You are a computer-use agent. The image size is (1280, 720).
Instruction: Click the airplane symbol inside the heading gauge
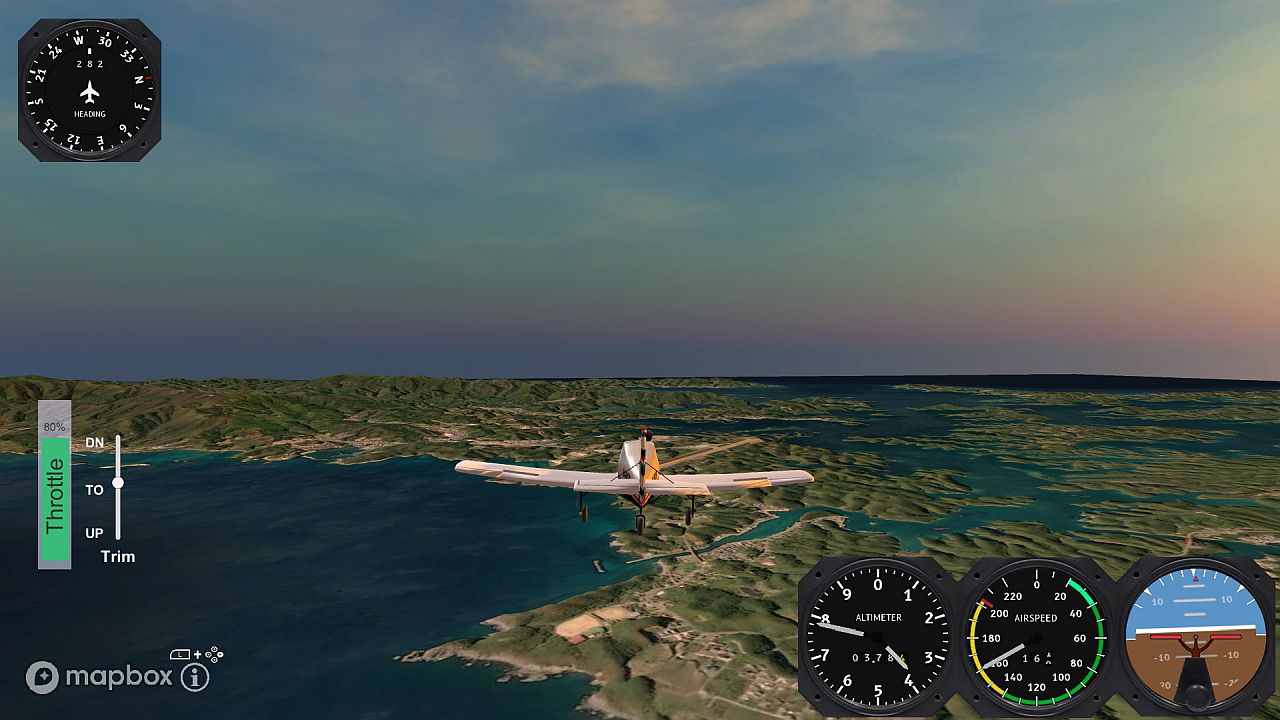click(x=88, y=92)
